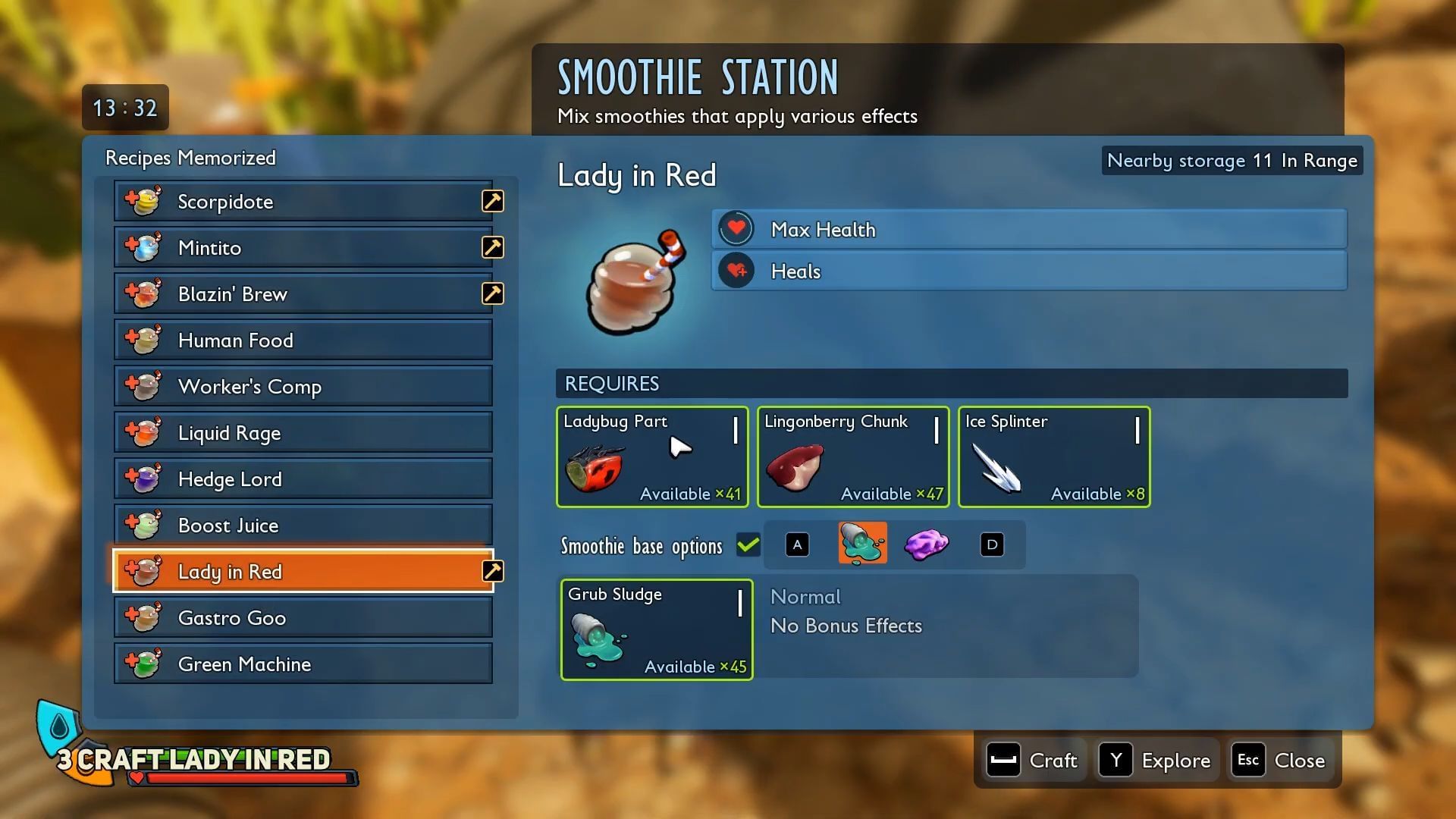
Task: Select the Scorpidote recipe
Action: (303, 202)
